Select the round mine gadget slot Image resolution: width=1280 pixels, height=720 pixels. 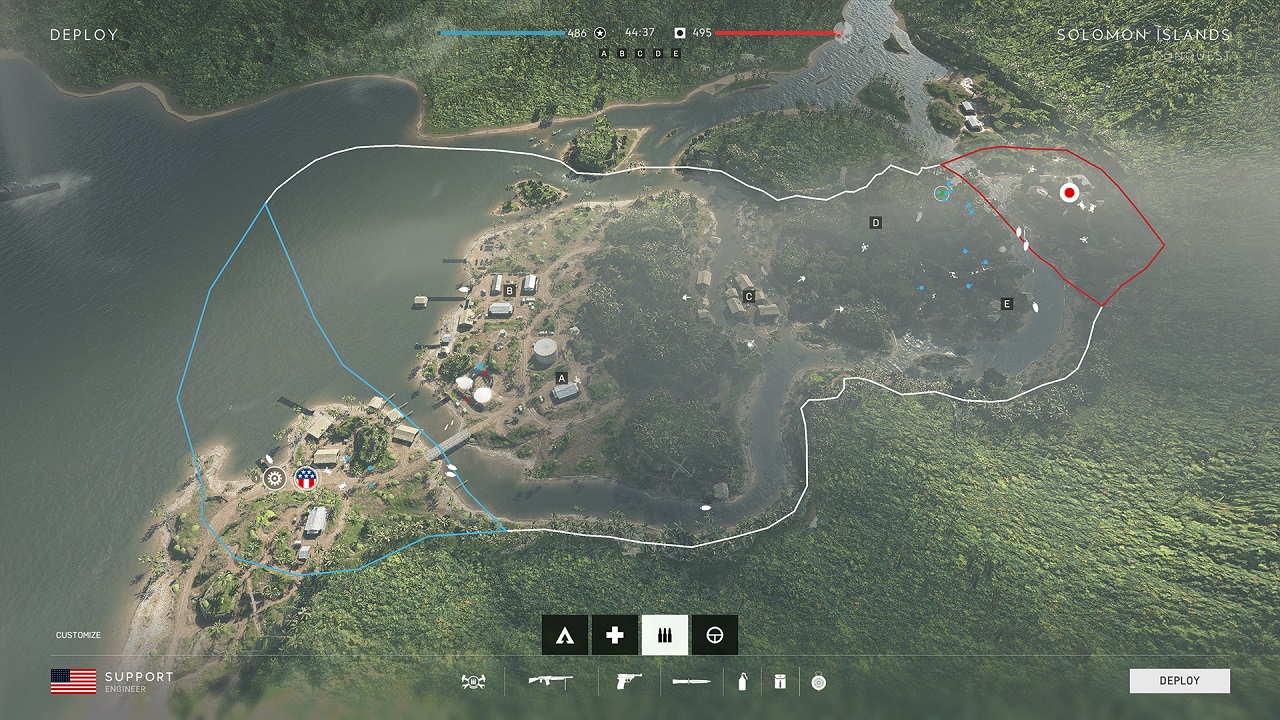(x=819, y=682)
